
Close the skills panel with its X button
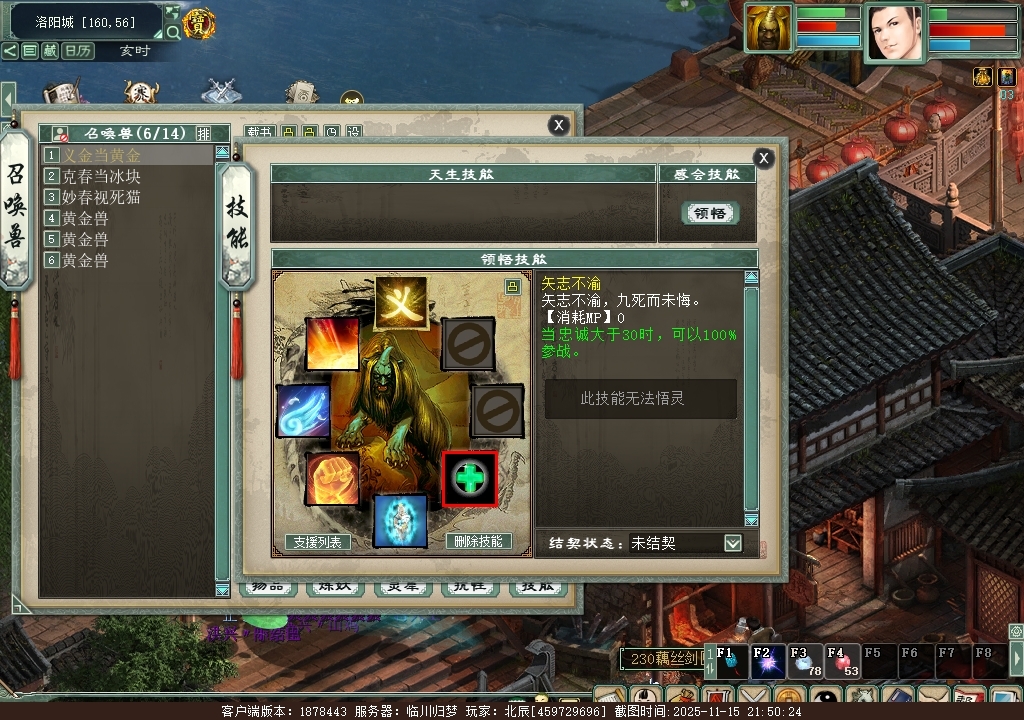tap(763, 158)
